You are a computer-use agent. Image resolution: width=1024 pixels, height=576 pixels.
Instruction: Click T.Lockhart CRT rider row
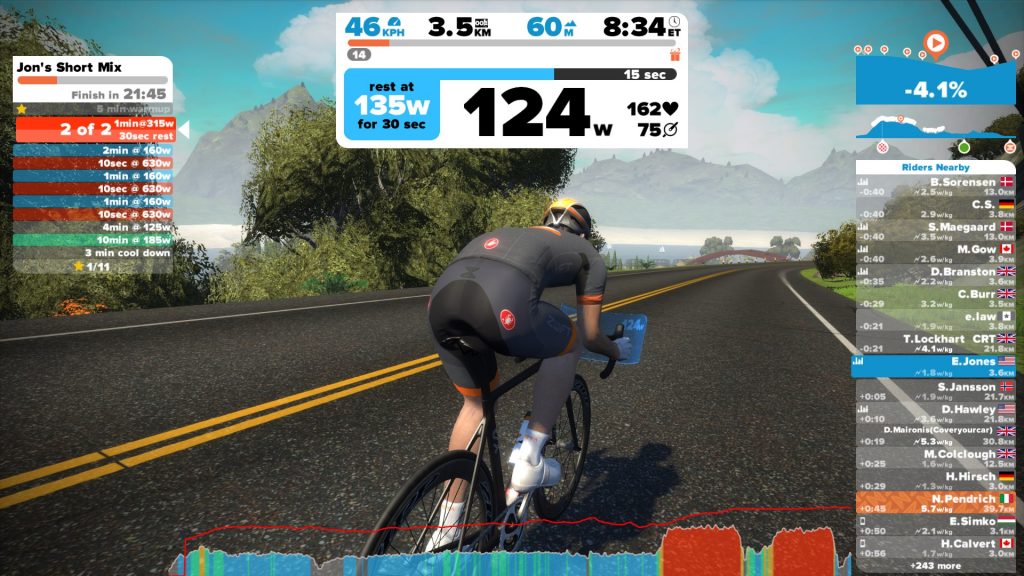[935, 344]
